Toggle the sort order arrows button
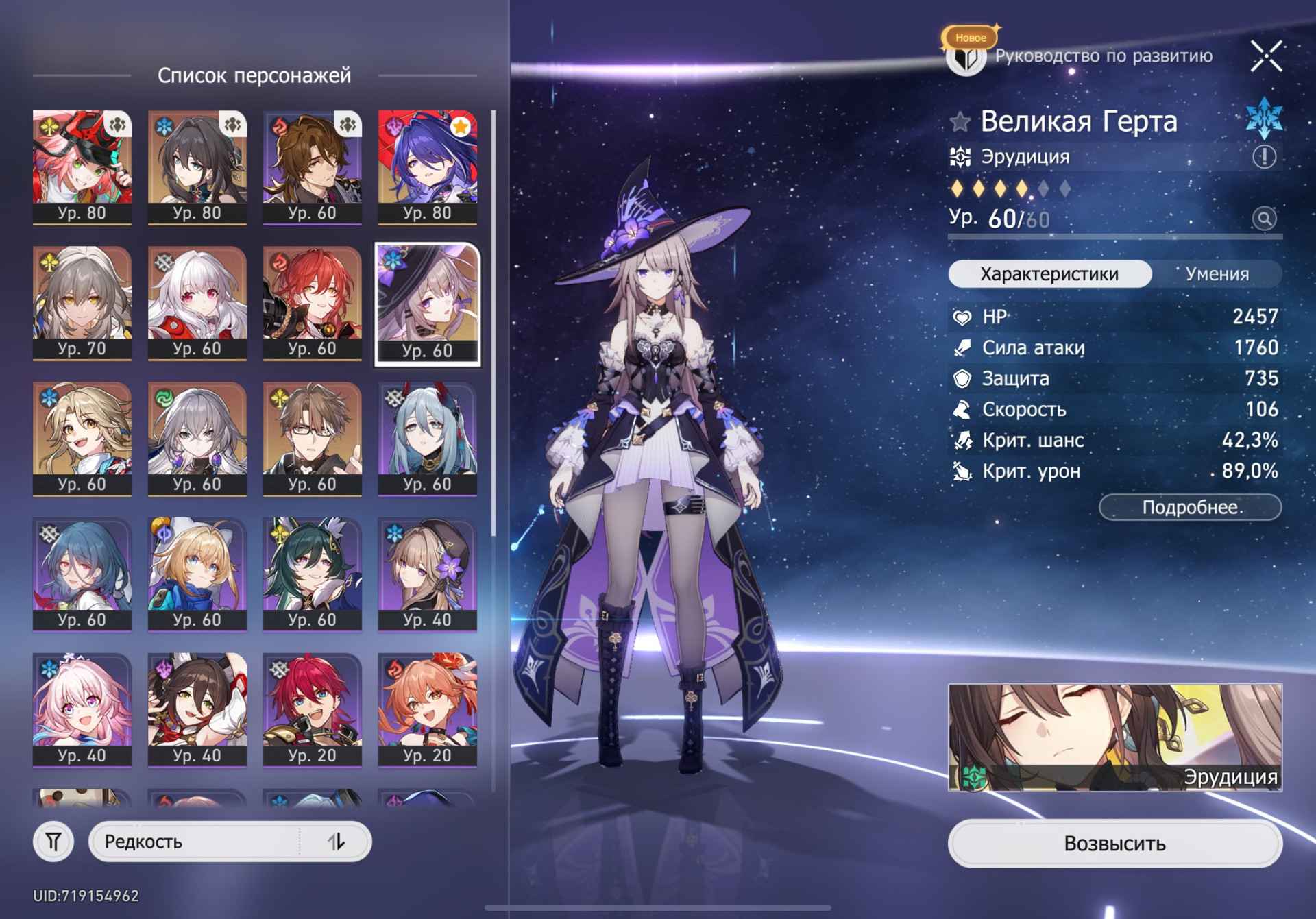The width and height of the screenshot is (1316, 919). (x=336, y=842)
